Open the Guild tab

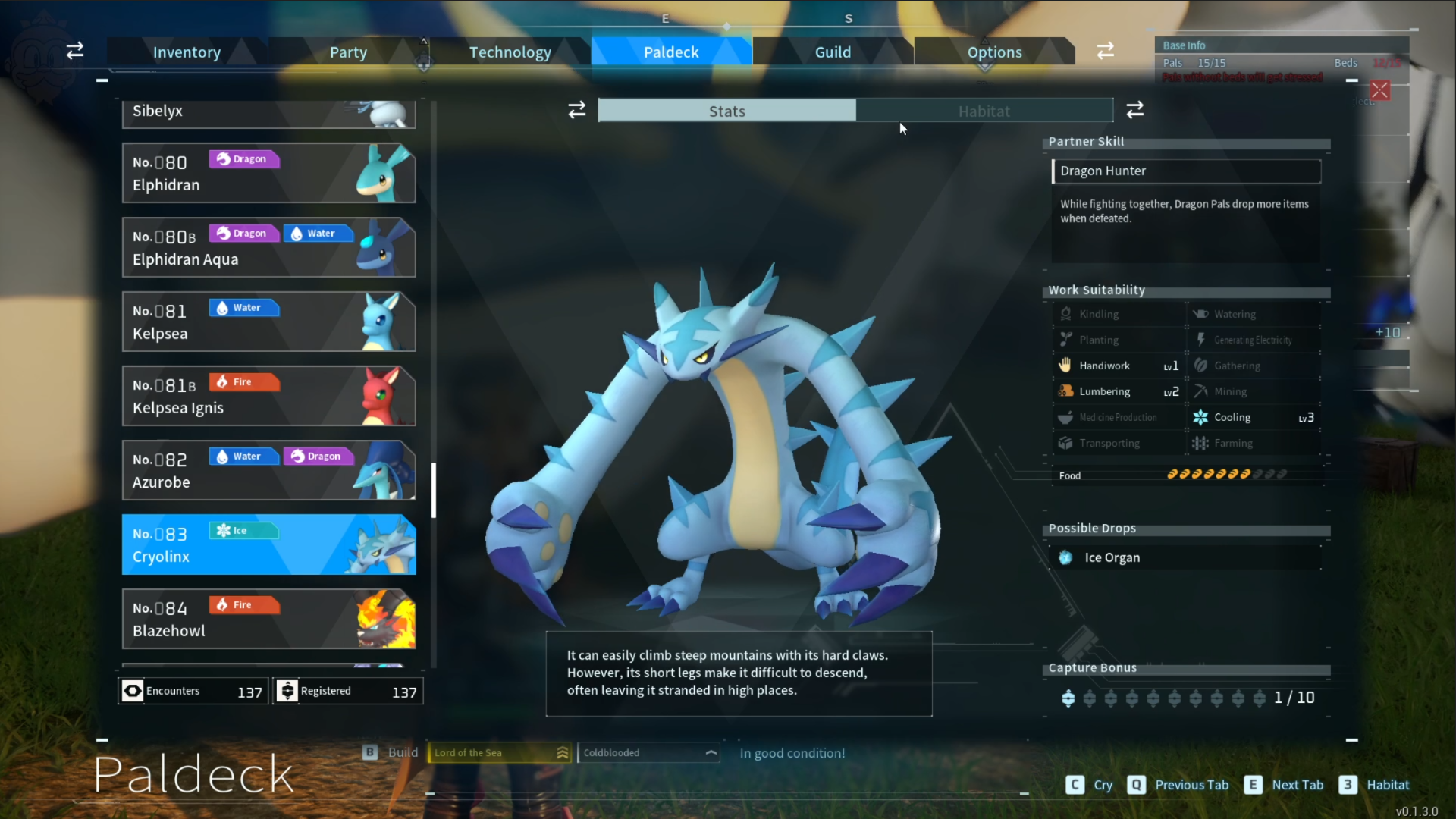(833, 52)
